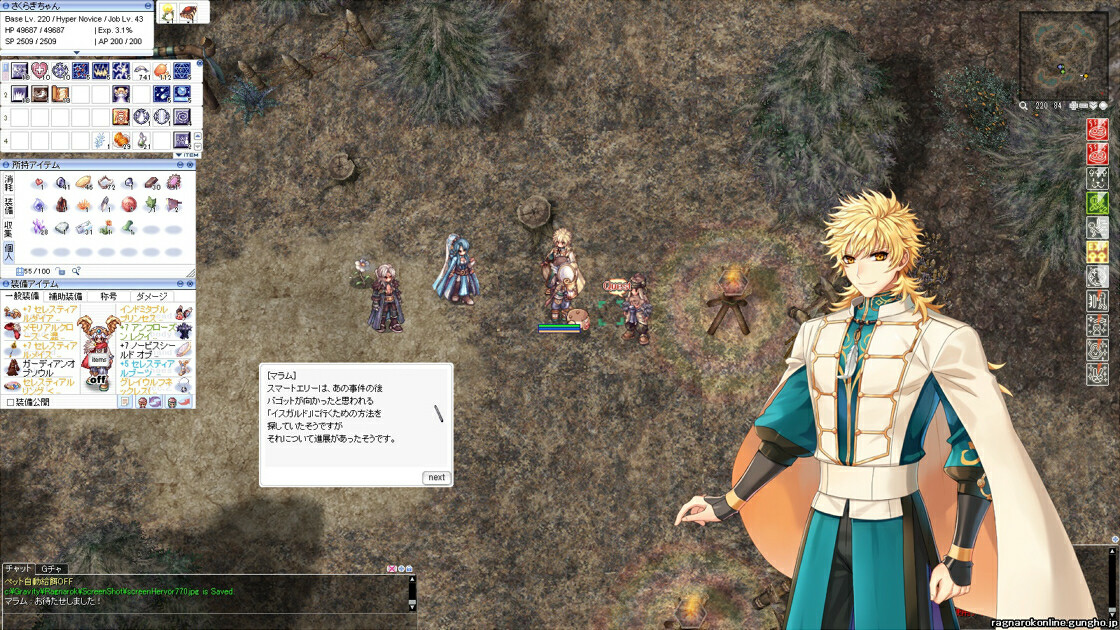Open the 個人 inventory category

pyautogui.click(x=9, y=251)
